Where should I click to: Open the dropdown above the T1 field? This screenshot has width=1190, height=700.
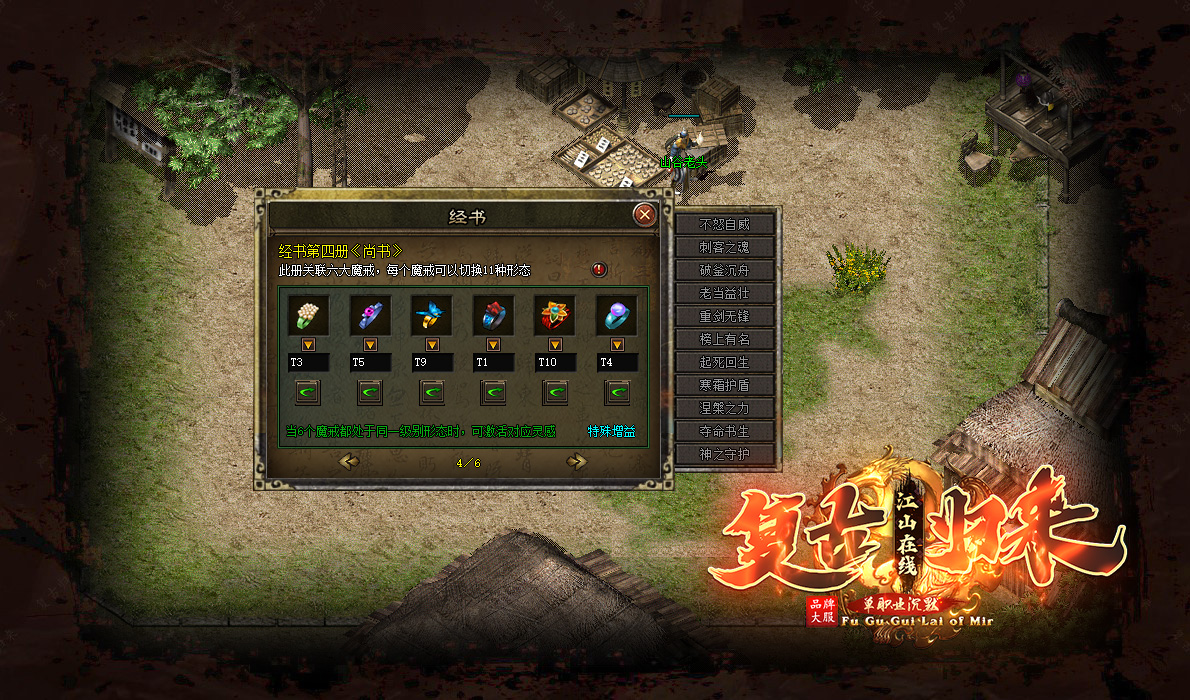493,345
